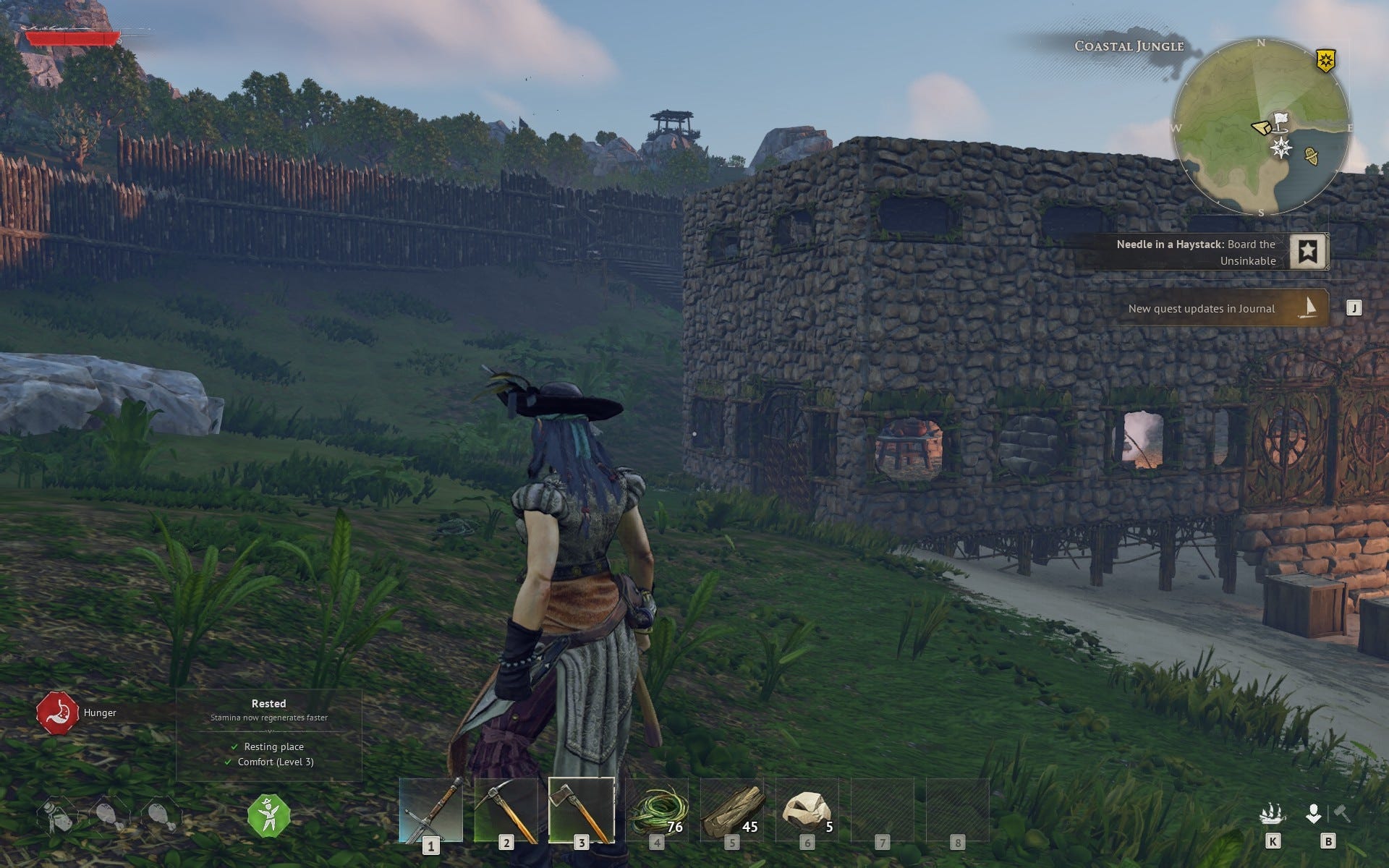Click the red Hunger status icon

[57, 712]
